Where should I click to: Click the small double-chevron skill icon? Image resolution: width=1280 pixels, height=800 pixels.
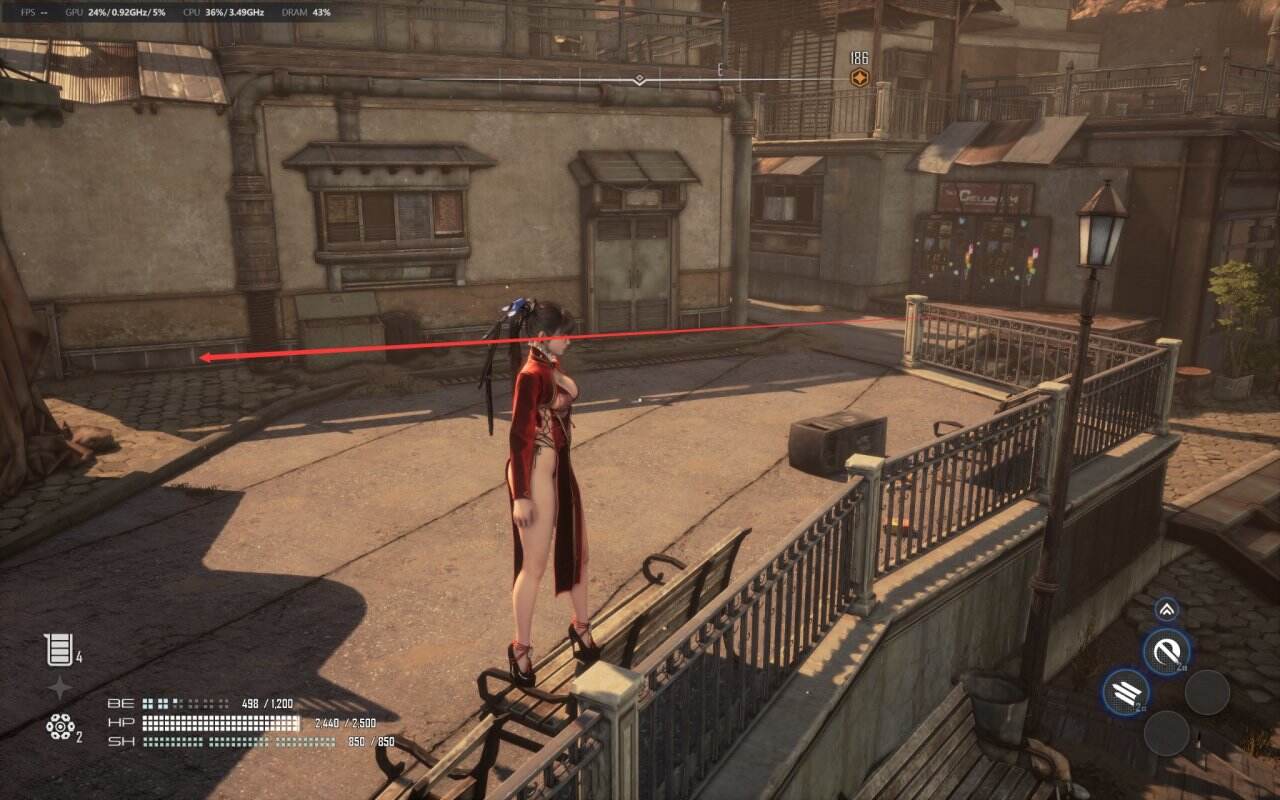coord(1167,609)
